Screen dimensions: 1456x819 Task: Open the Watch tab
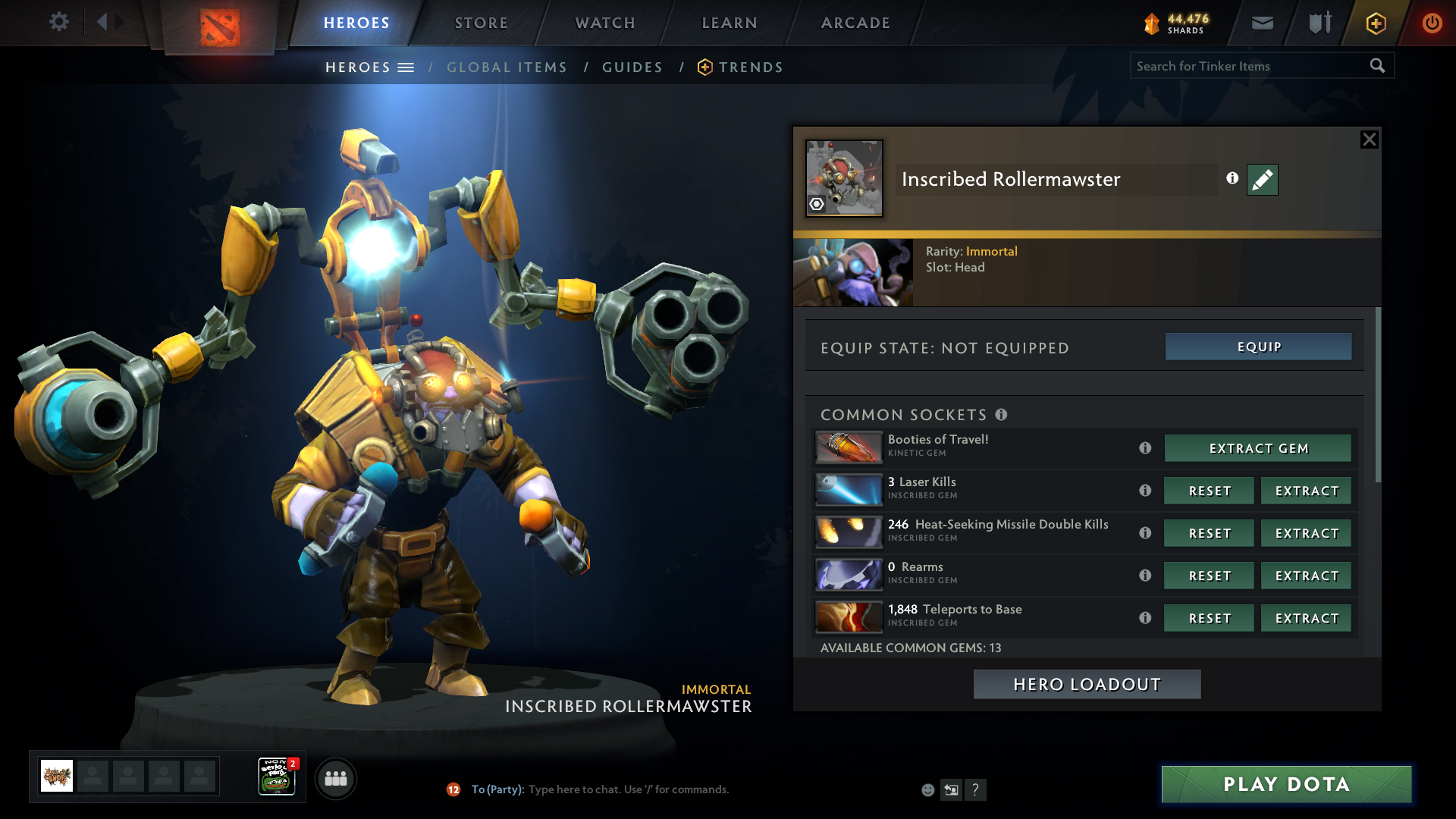pos(605,23)
